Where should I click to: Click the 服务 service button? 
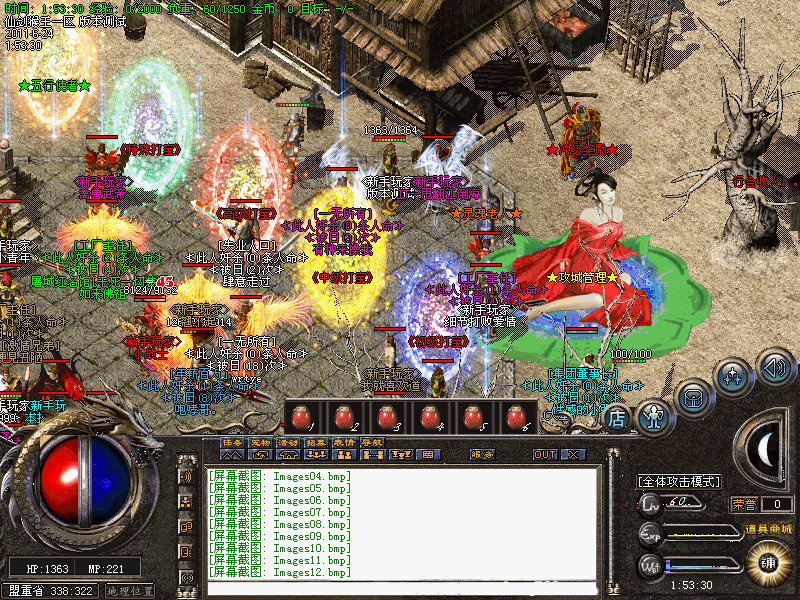point(482,454)
